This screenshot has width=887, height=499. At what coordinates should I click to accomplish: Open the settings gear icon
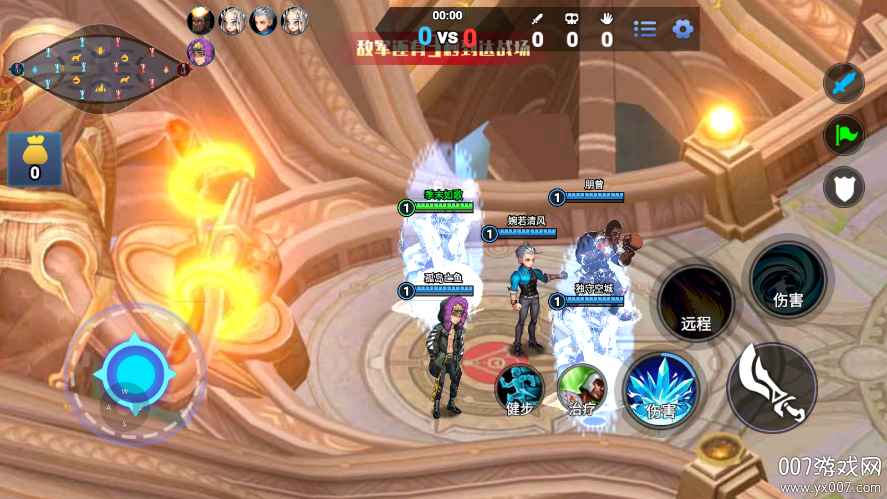[683, 29]
